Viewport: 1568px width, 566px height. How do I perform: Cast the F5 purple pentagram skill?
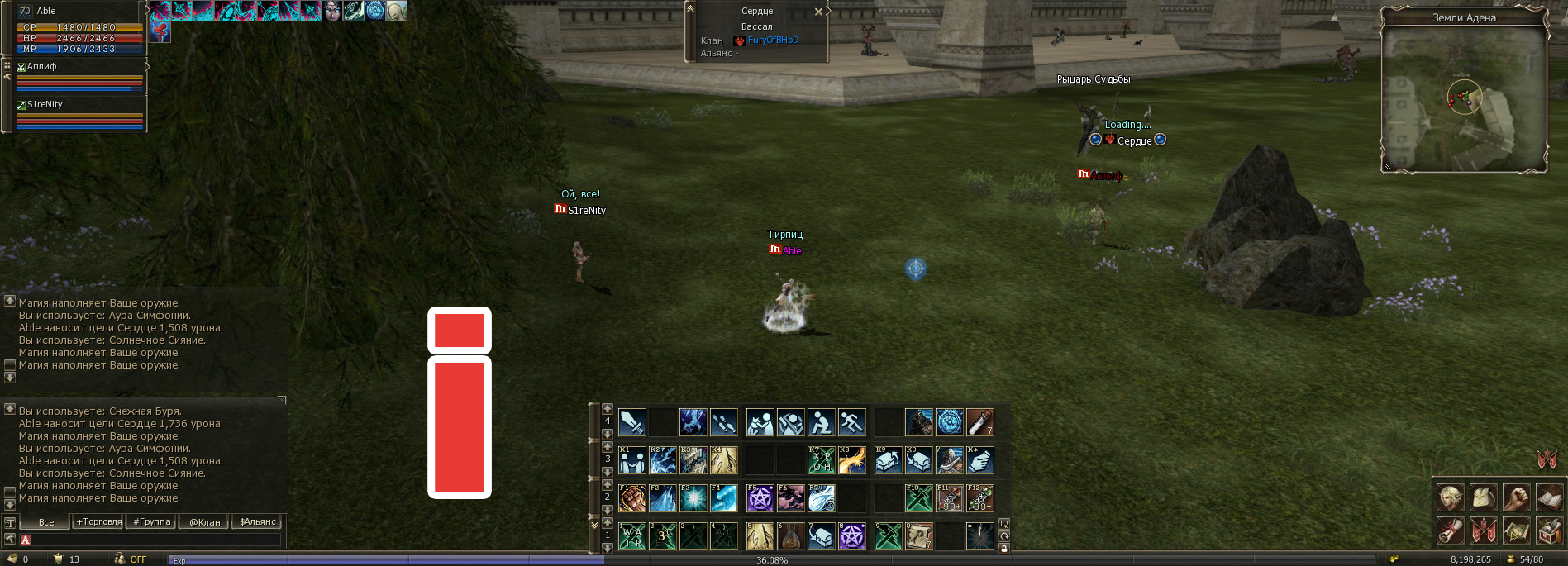[760, 498]
